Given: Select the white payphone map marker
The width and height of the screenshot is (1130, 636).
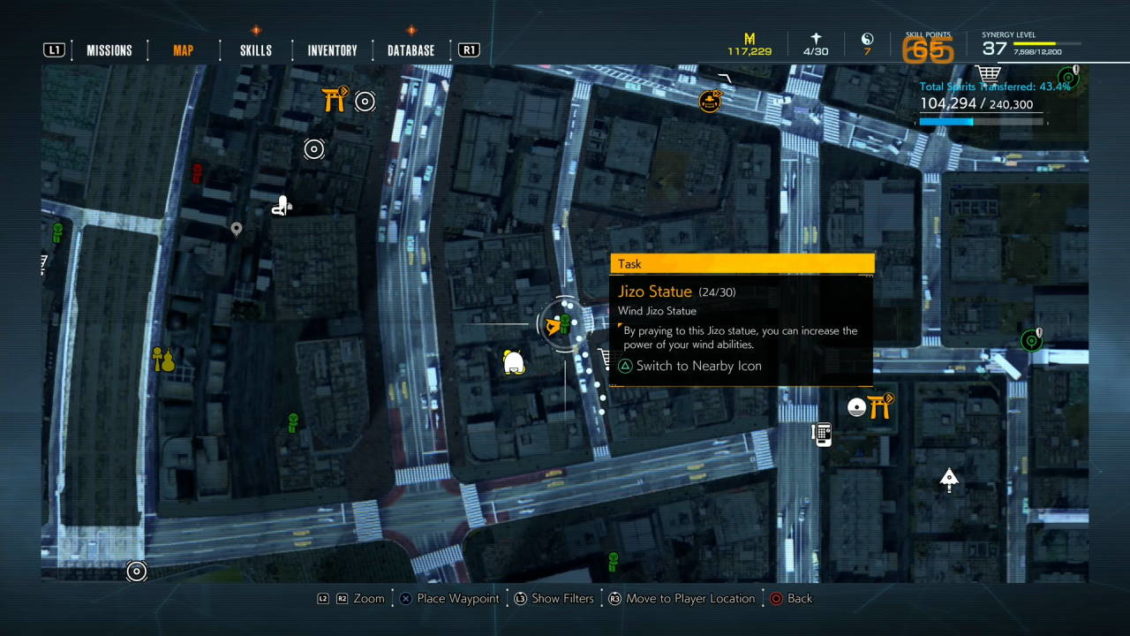Looking at the screenshot, I should point(822,434).
